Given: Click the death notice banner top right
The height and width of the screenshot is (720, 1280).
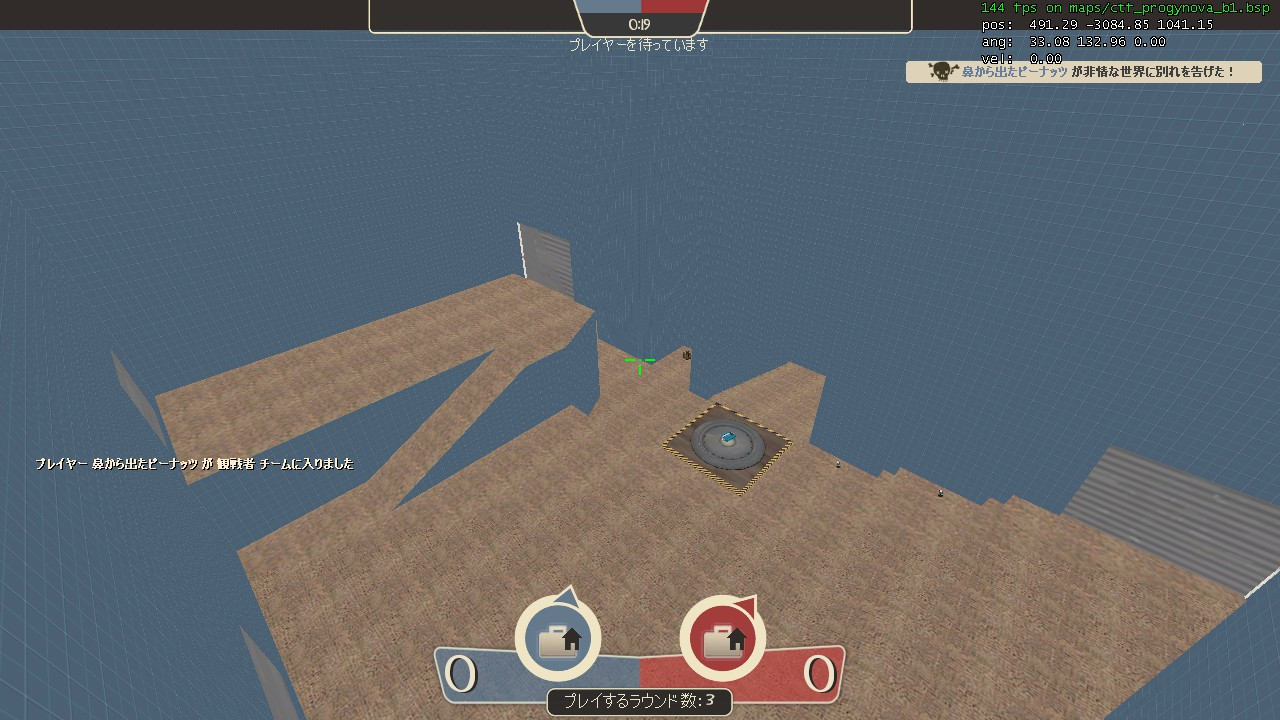Looking at the screenshot, I should pyautogui.click(x=1083, y=71).
